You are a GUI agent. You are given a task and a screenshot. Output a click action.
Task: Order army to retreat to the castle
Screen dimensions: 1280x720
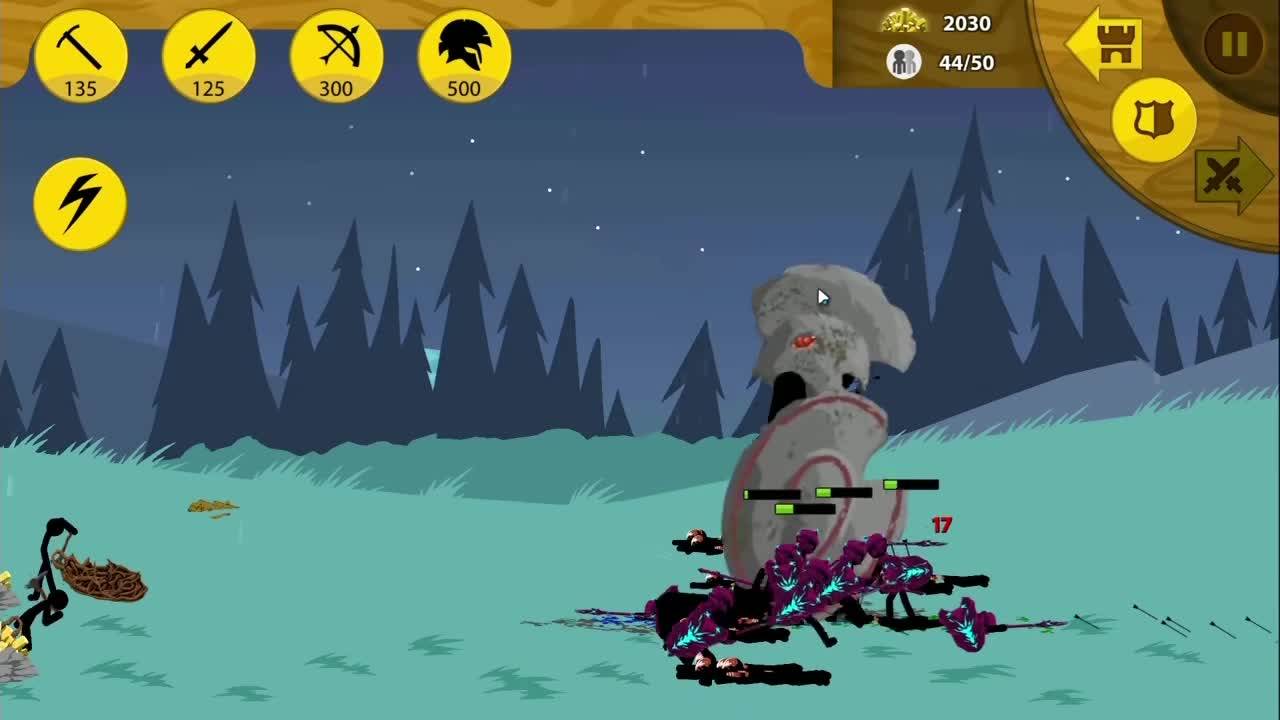click(x=1105, y=44)
